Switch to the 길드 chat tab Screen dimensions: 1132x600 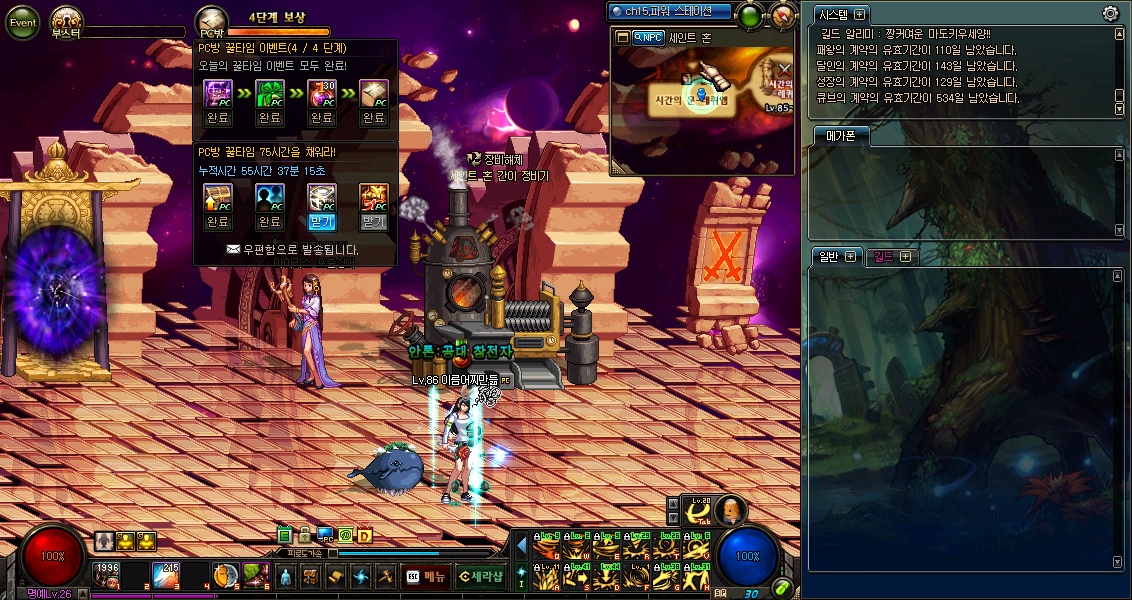(884, 257)
